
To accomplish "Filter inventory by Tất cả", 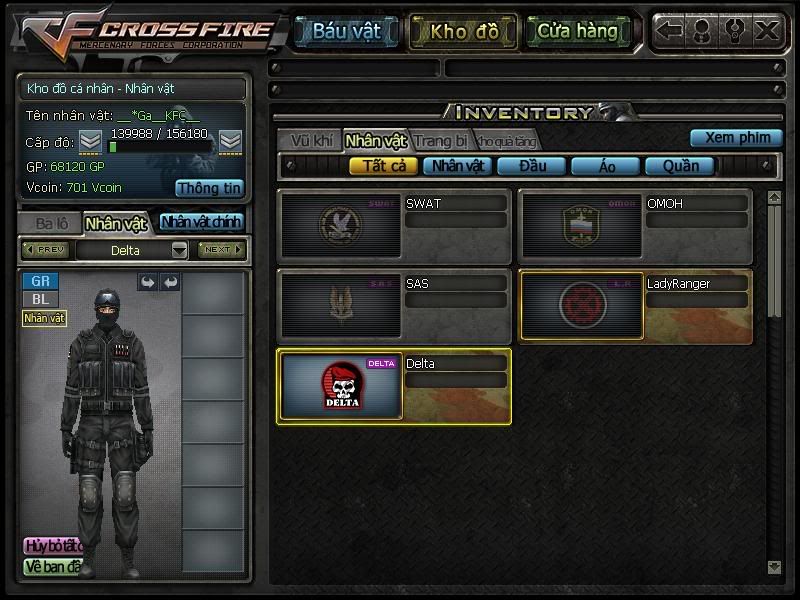I will (383, 166).
